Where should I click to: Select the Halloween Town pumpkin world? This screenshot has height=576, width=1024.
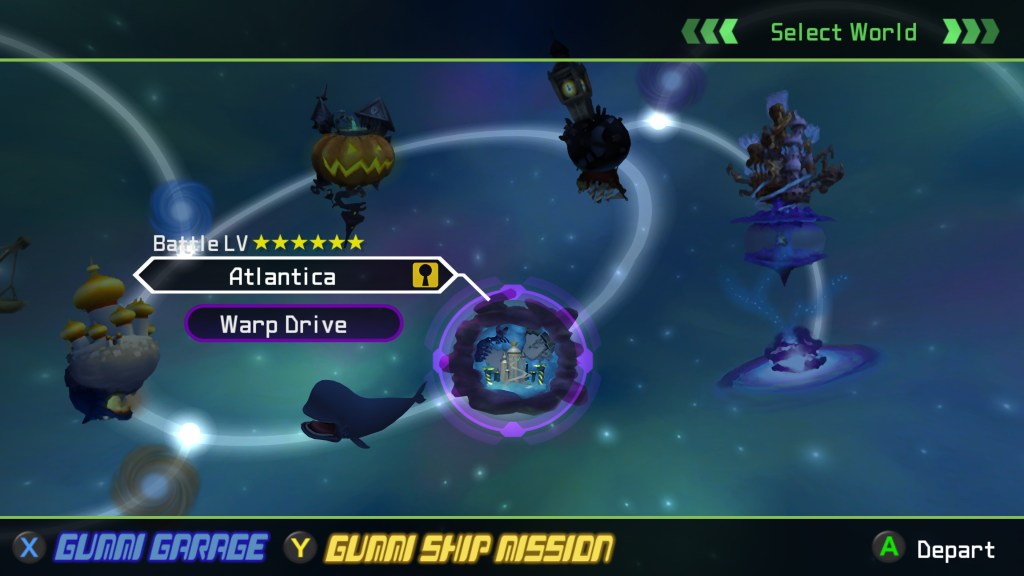(352, 158)
